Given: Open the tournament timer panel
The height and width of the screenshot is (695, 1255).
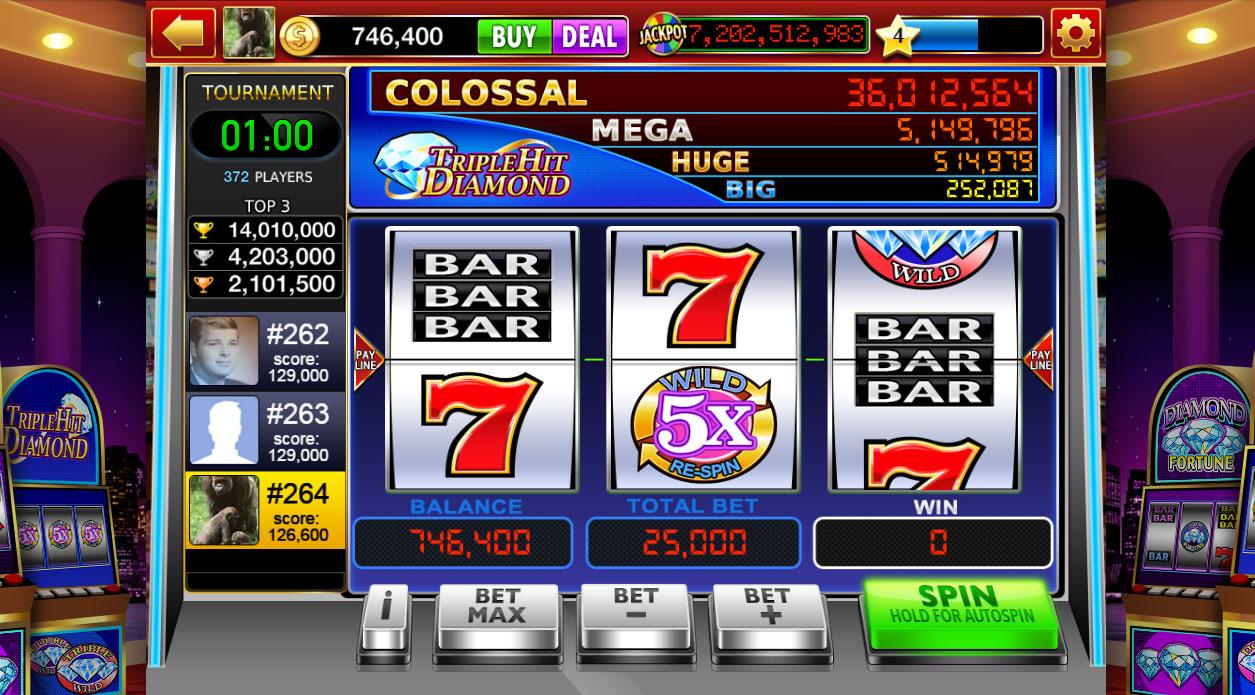Looking at the screenshot, I should pyautogui.click(x=266, y=134).
